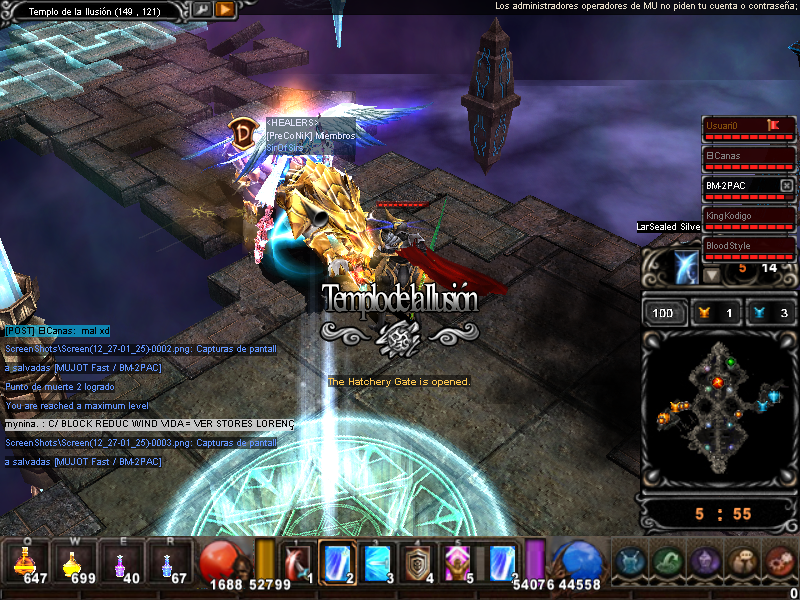Open the round green menu button
This screenshot has height=600, width=800.
(668, 563)
